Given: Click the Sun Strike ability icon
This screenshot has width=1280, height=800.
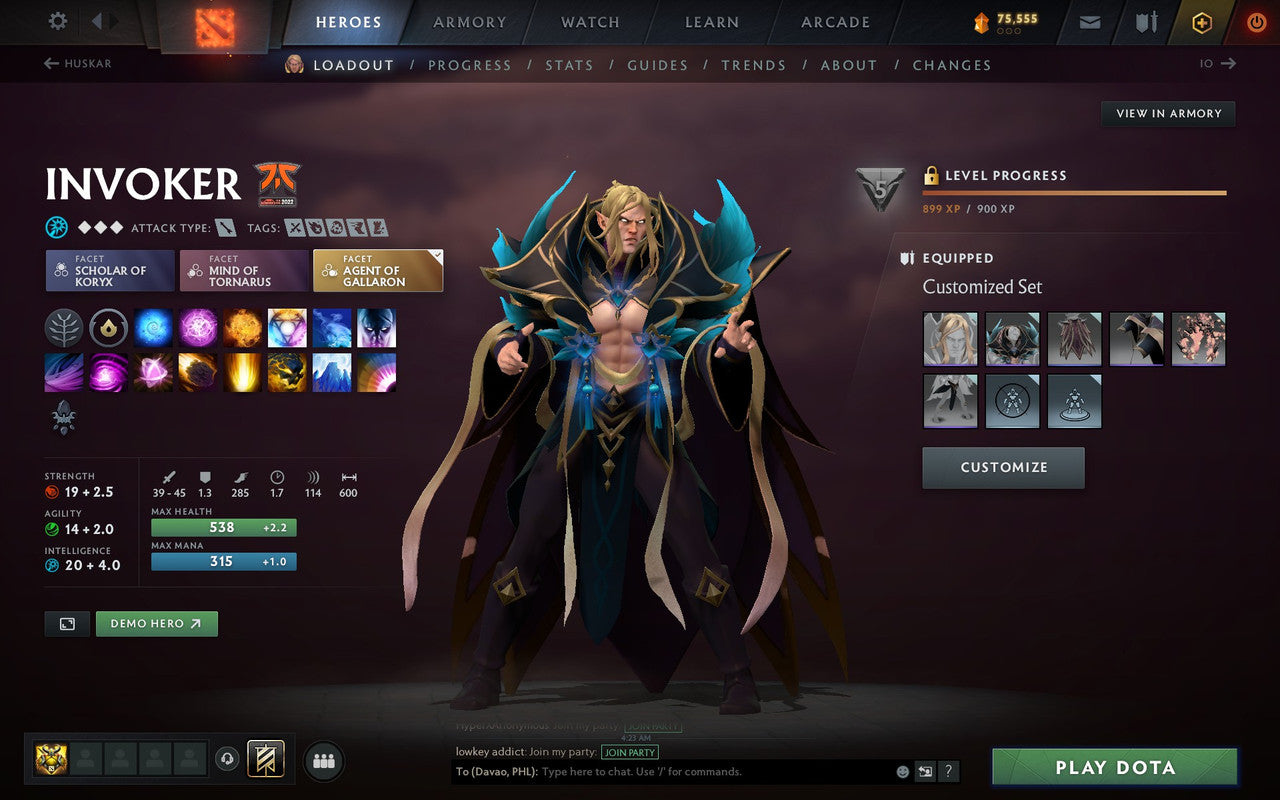Looking at the screenshot, I should (243, 373).
